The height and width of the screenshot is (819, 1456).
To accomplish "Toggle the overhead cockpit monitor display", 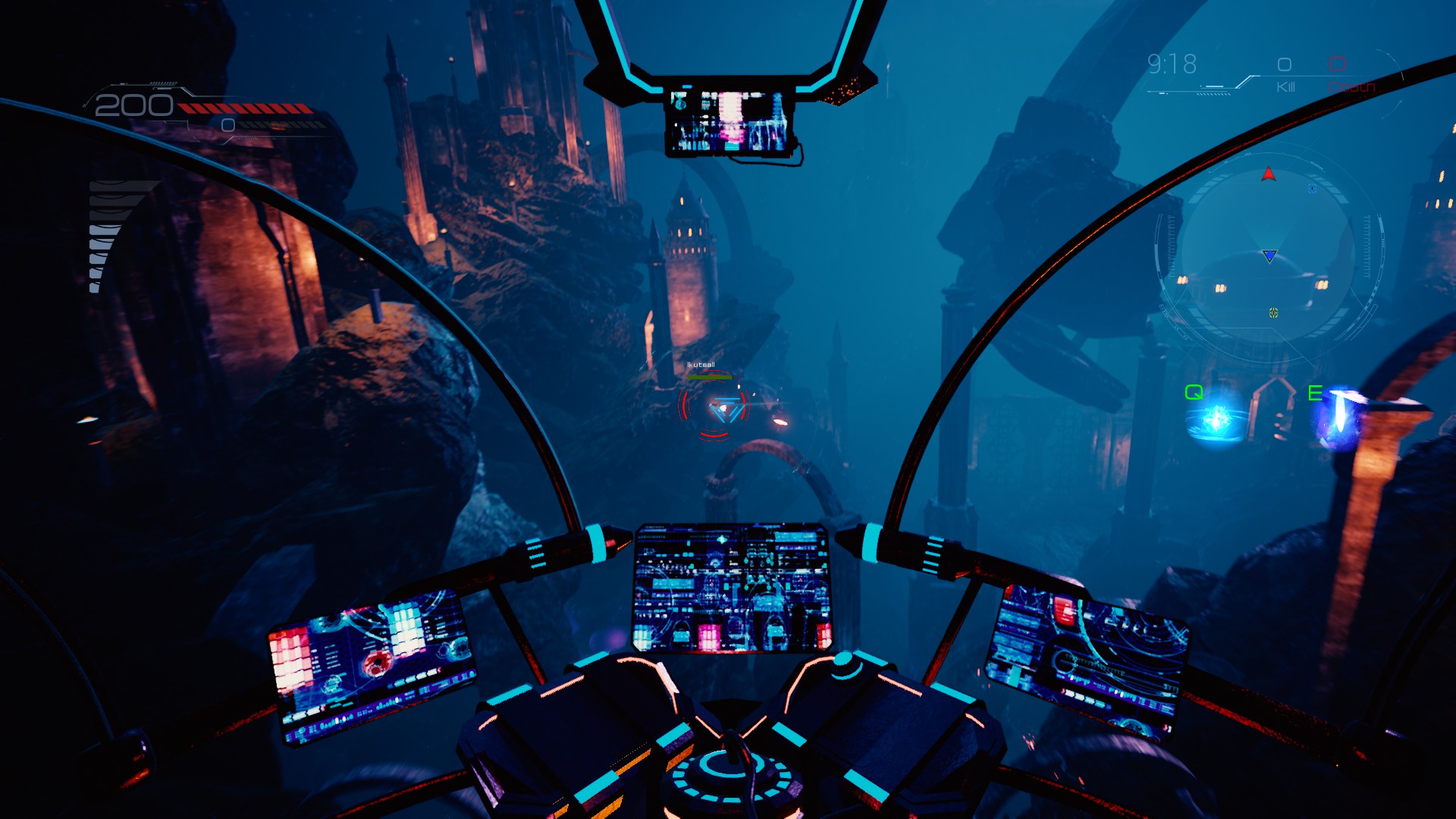I will pyautogui.click(x=732, y=118).
